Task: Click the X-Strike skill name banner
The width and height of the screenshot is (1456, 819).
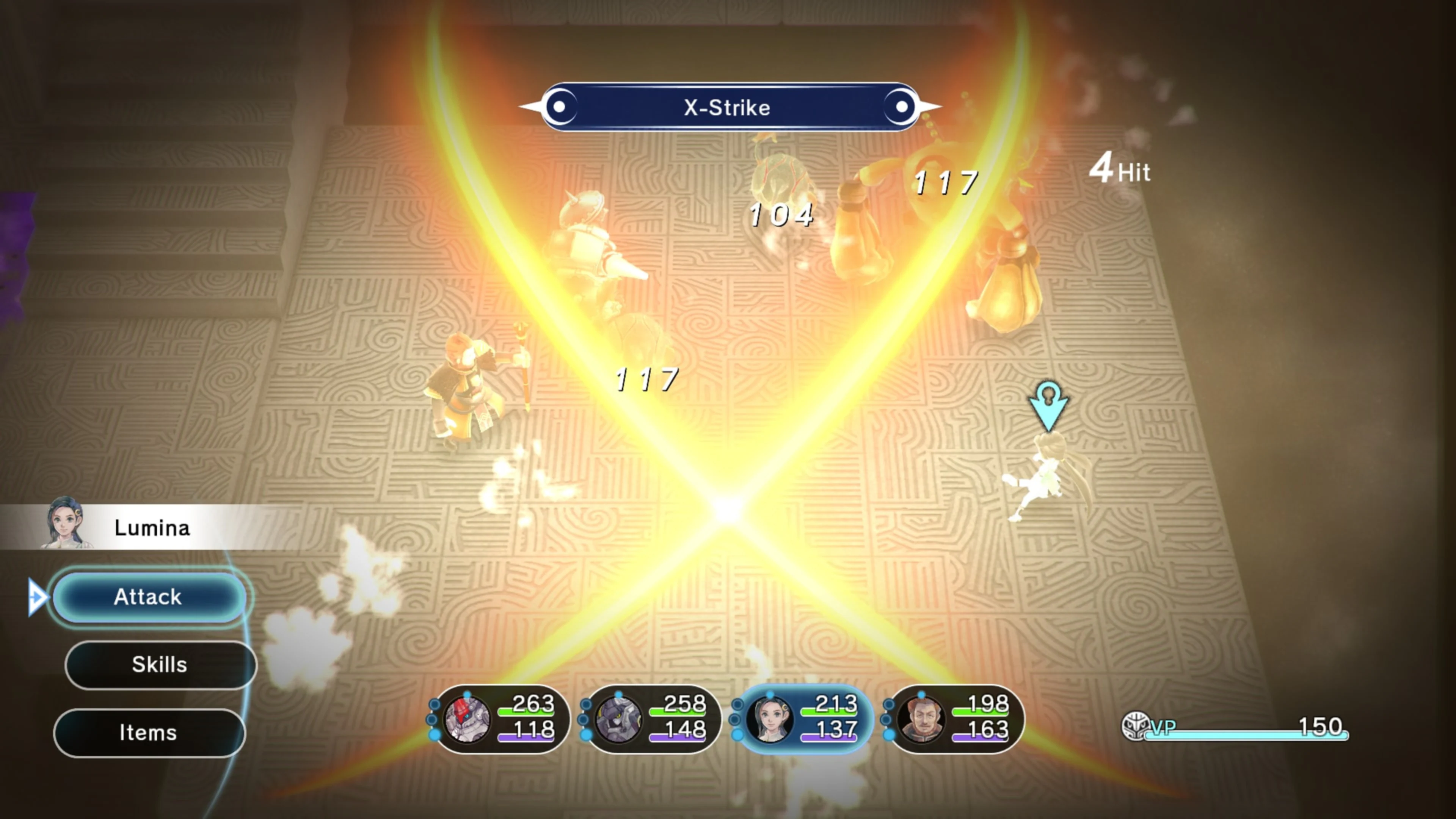Action: point(728,107)
